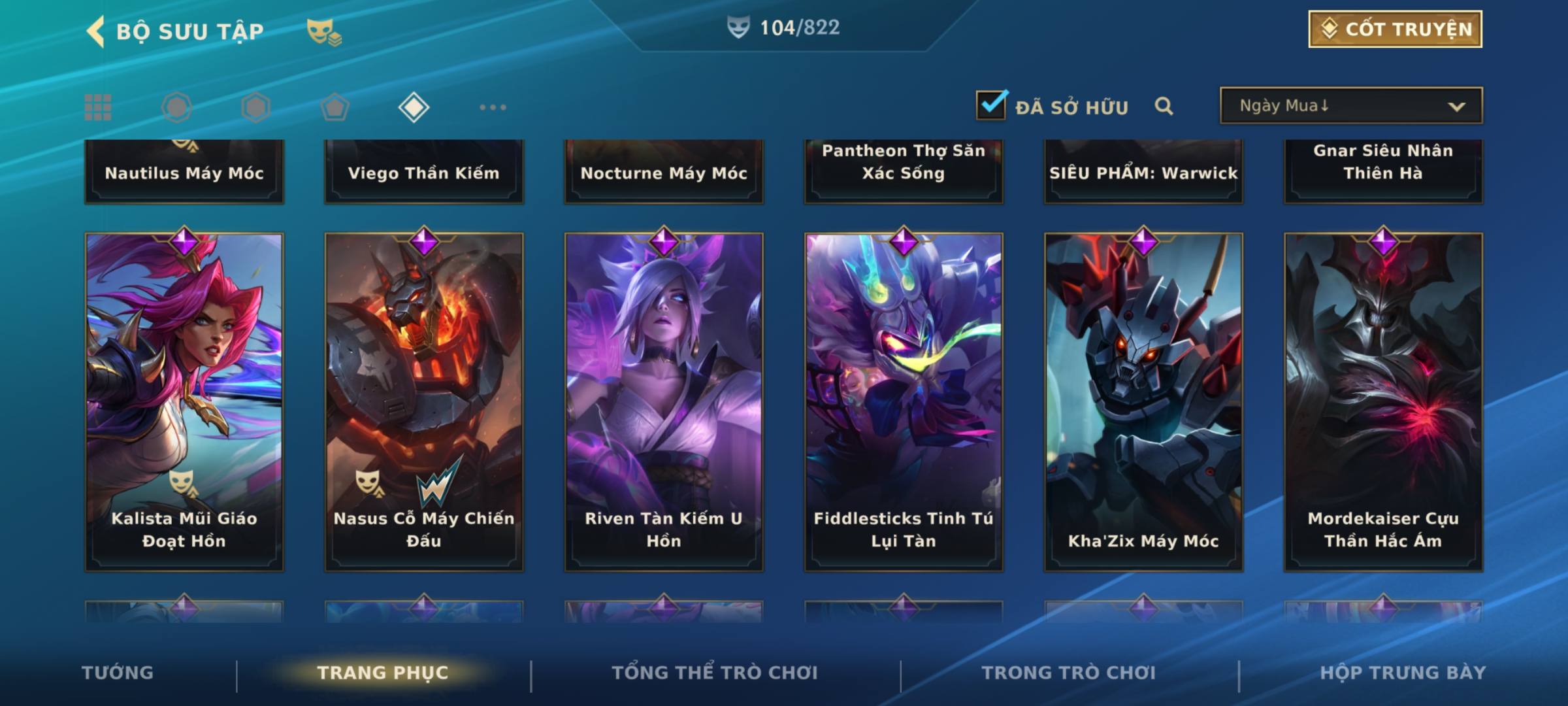Switch to the Tướng tab
This screenshot has width=1568, height=706.
pos(118,673)
